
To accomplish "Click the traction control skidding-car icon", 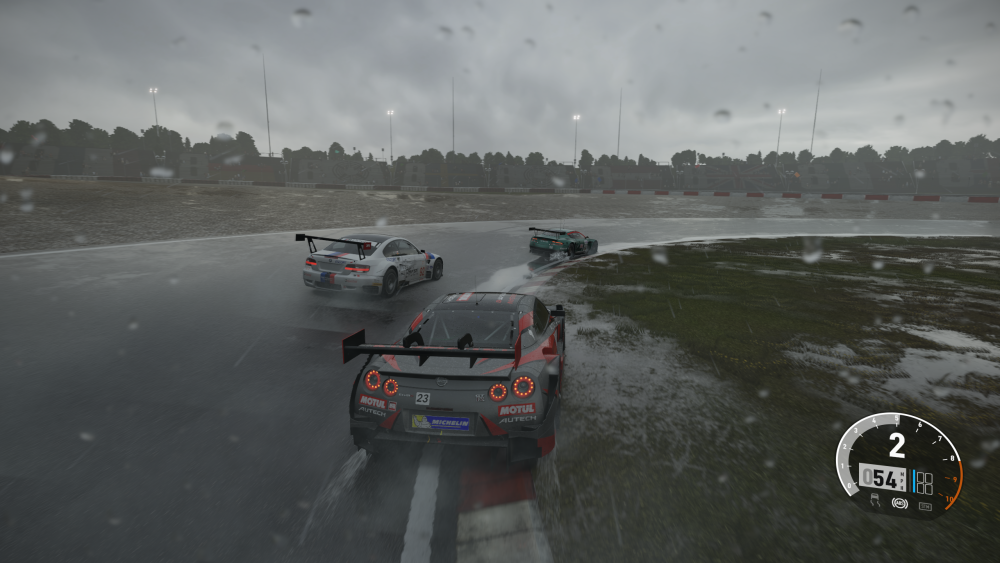I will pos(875,500).
